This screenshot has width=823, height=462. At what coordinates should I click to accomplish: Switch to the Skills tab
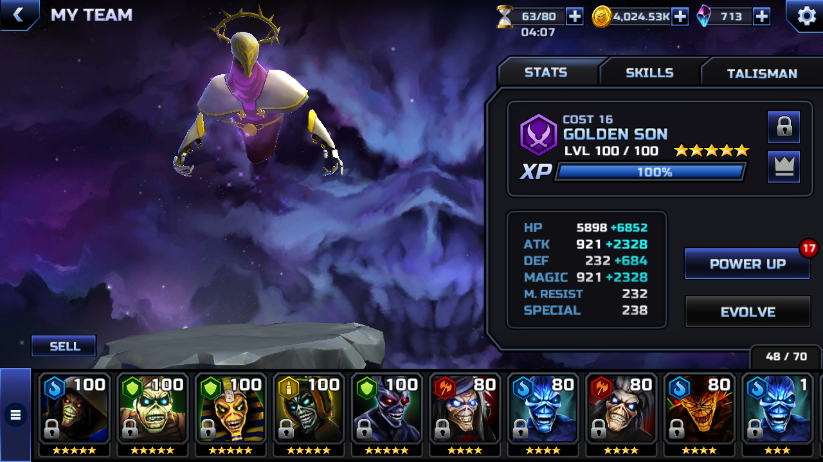[649, 73]
